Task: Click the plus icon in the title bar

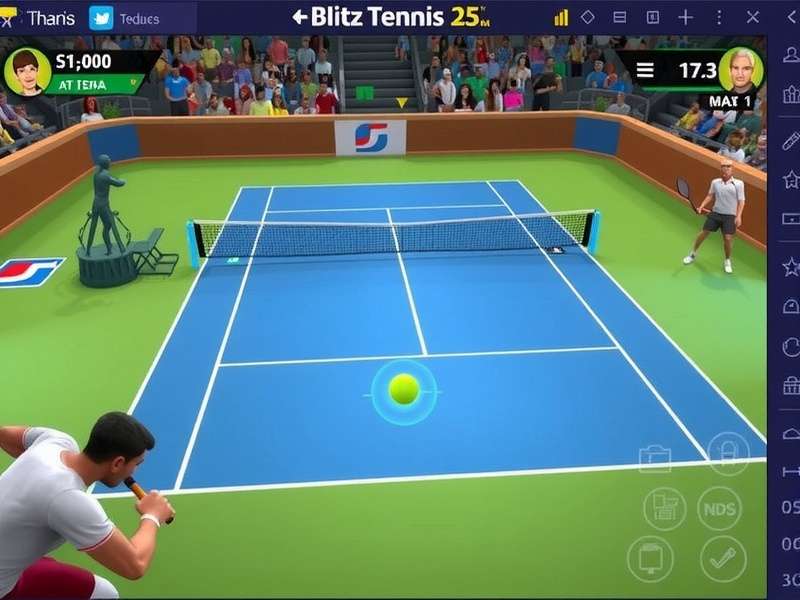Action: click(685, 17)
